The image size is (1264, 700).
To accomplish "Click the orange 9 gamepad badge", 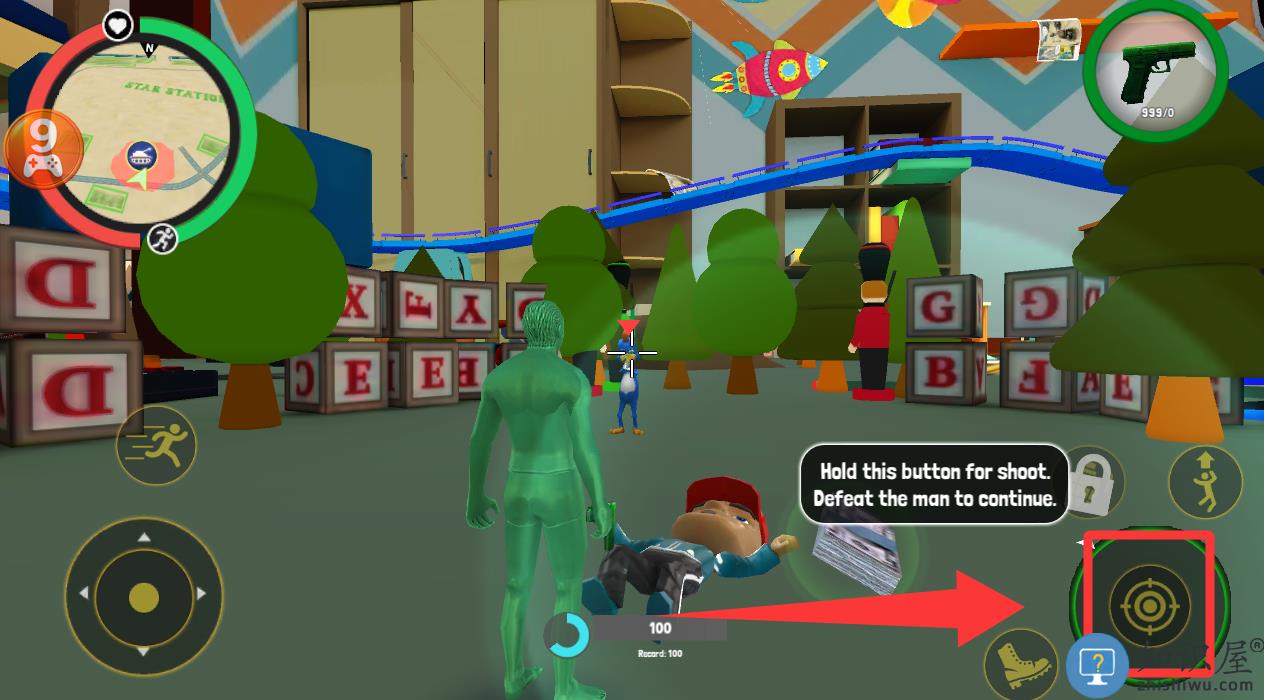I will coord(43,148).
